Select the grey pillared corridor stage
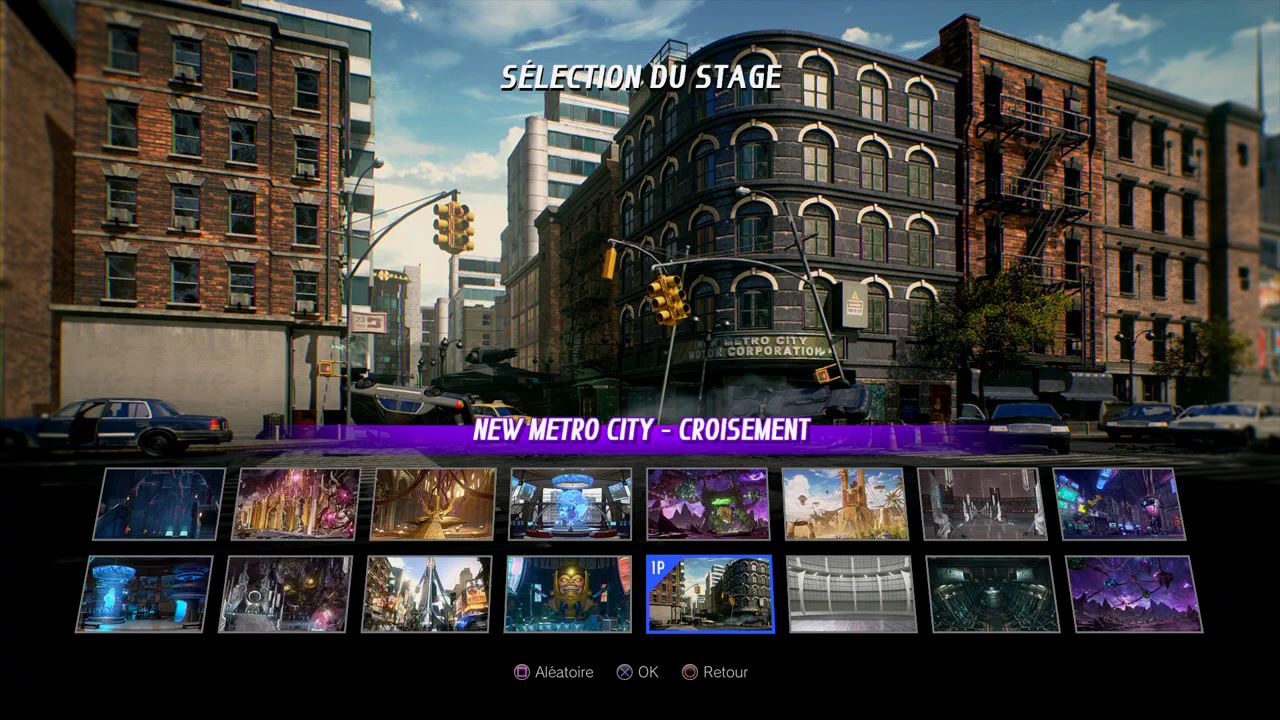The height and width of the screenshot is (720, 1280). (980, 504)
